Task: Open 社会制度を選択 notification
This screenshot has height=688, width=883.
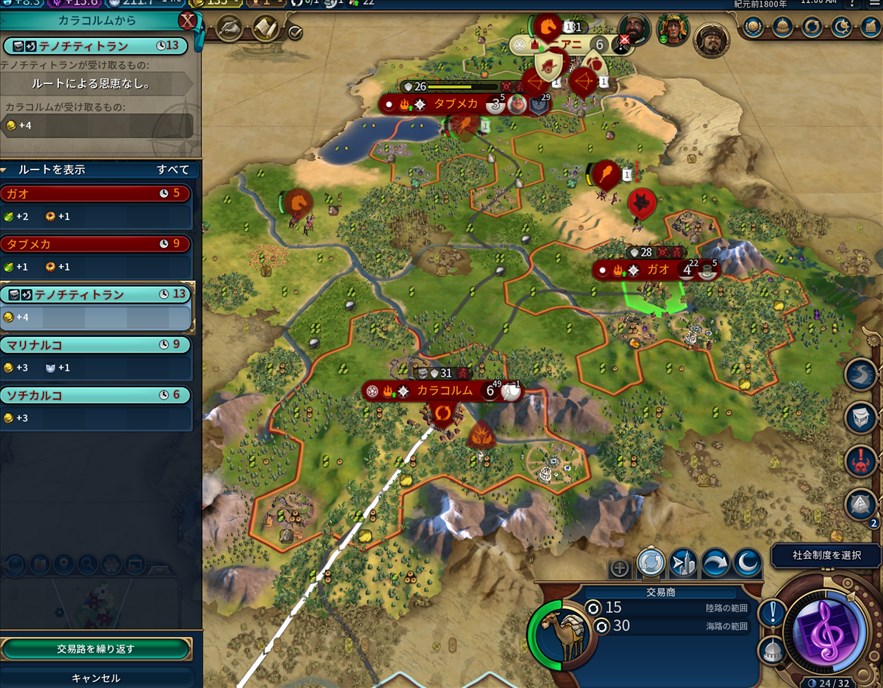Action: point(825,556)
